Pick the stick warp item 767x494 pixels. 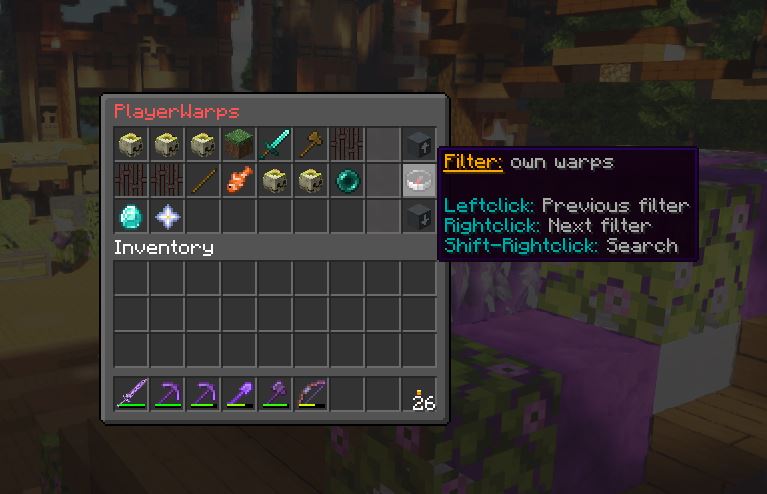click(203, 180)
